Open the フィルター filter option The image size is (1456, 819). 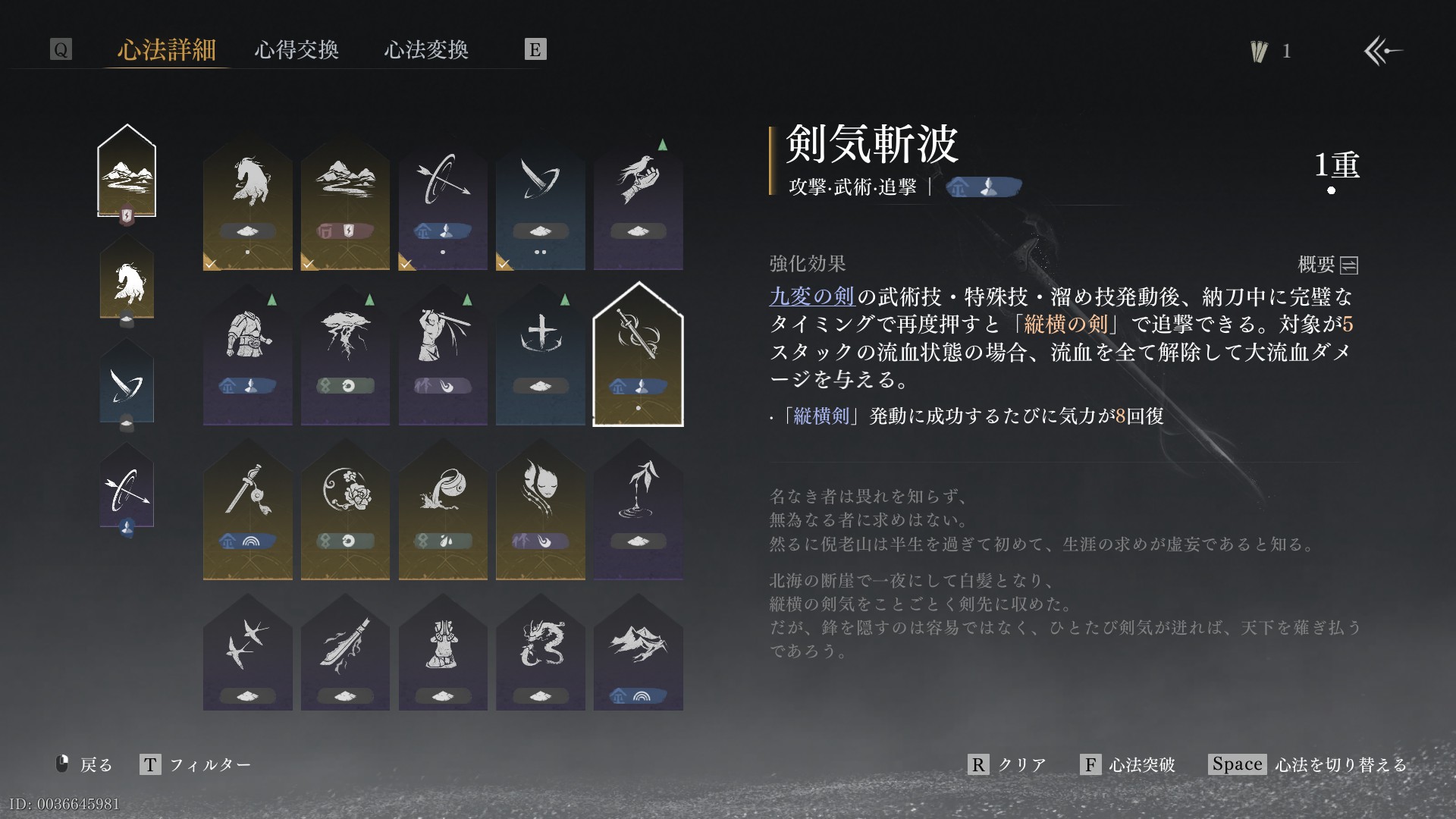(196, 764)
